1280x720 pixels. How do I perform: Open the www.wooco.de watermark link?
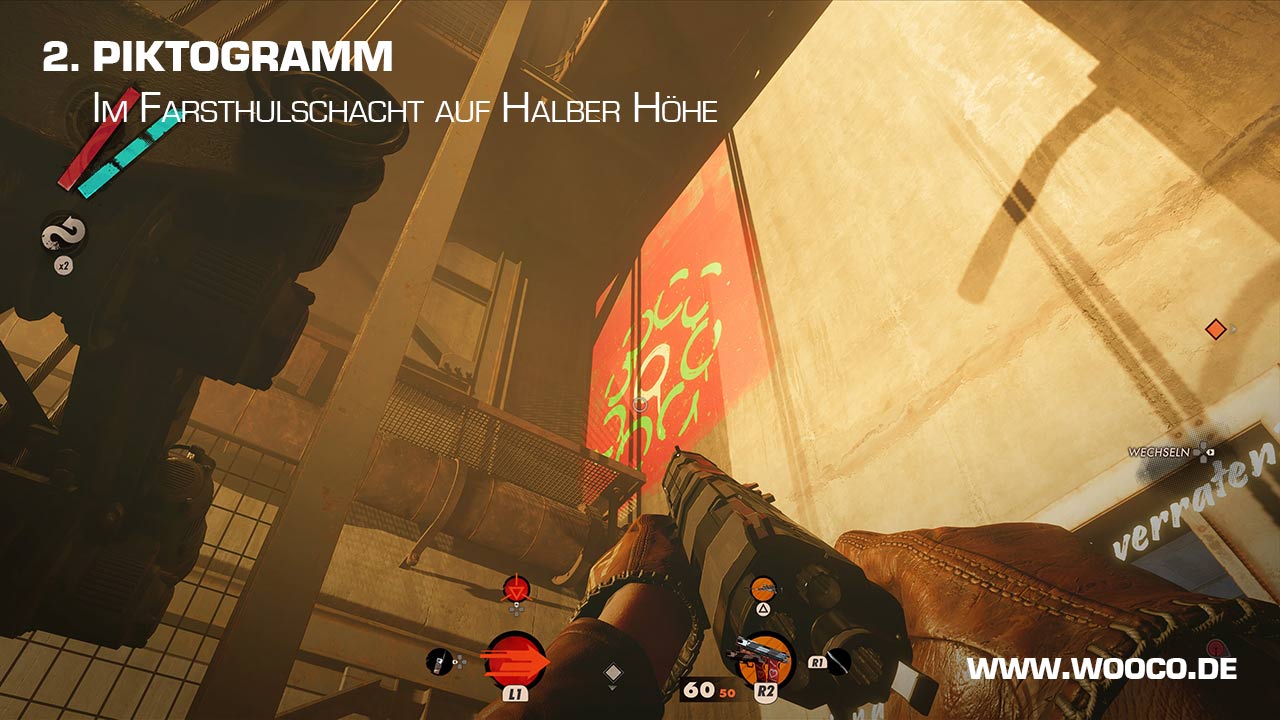tap(1101, 669)
